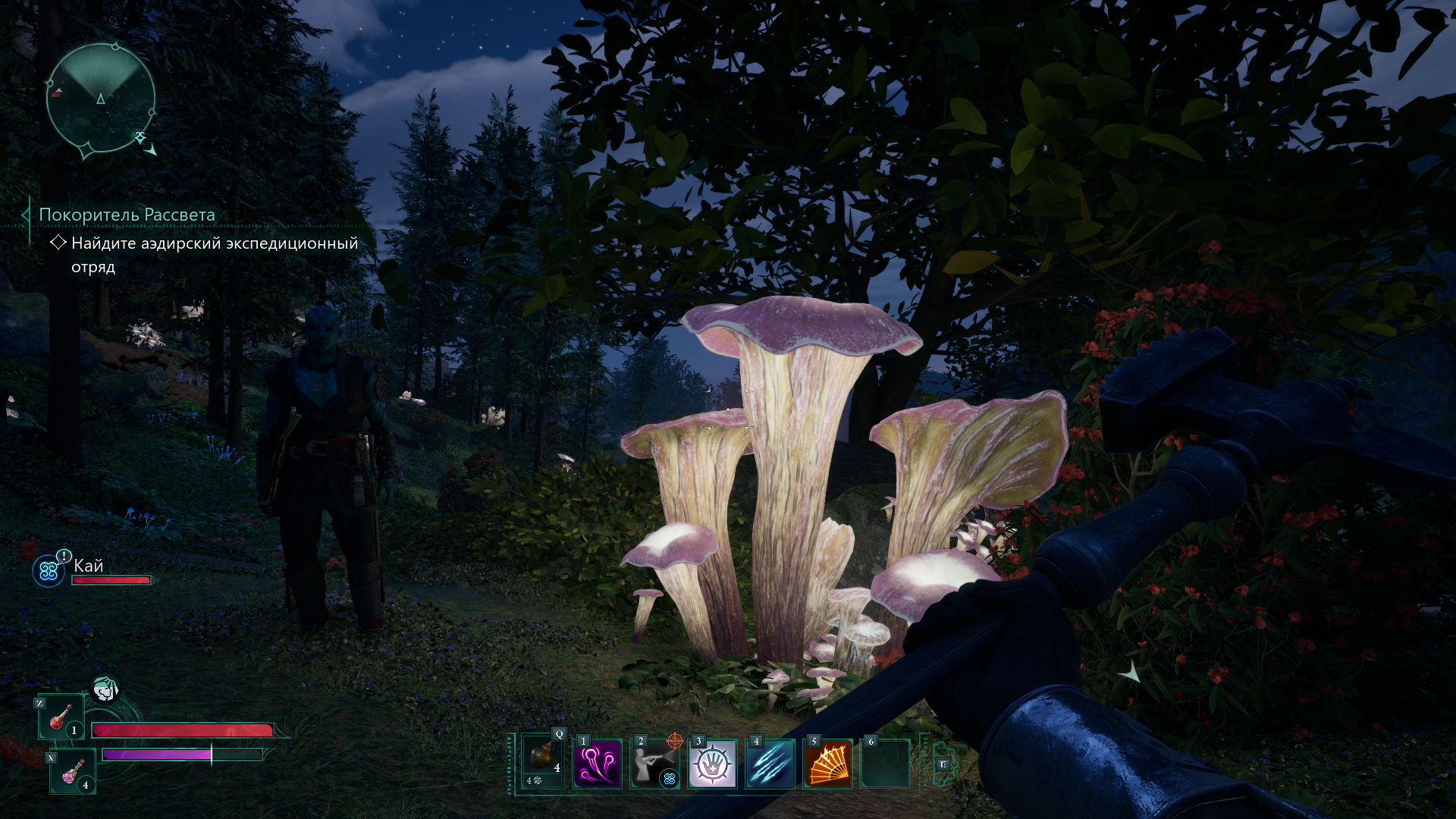The width and height of the screenshot is (1456, 819).
Task: Activate the blue claw slashes ability
Action: pyautogui.click(x=770, y=764)
